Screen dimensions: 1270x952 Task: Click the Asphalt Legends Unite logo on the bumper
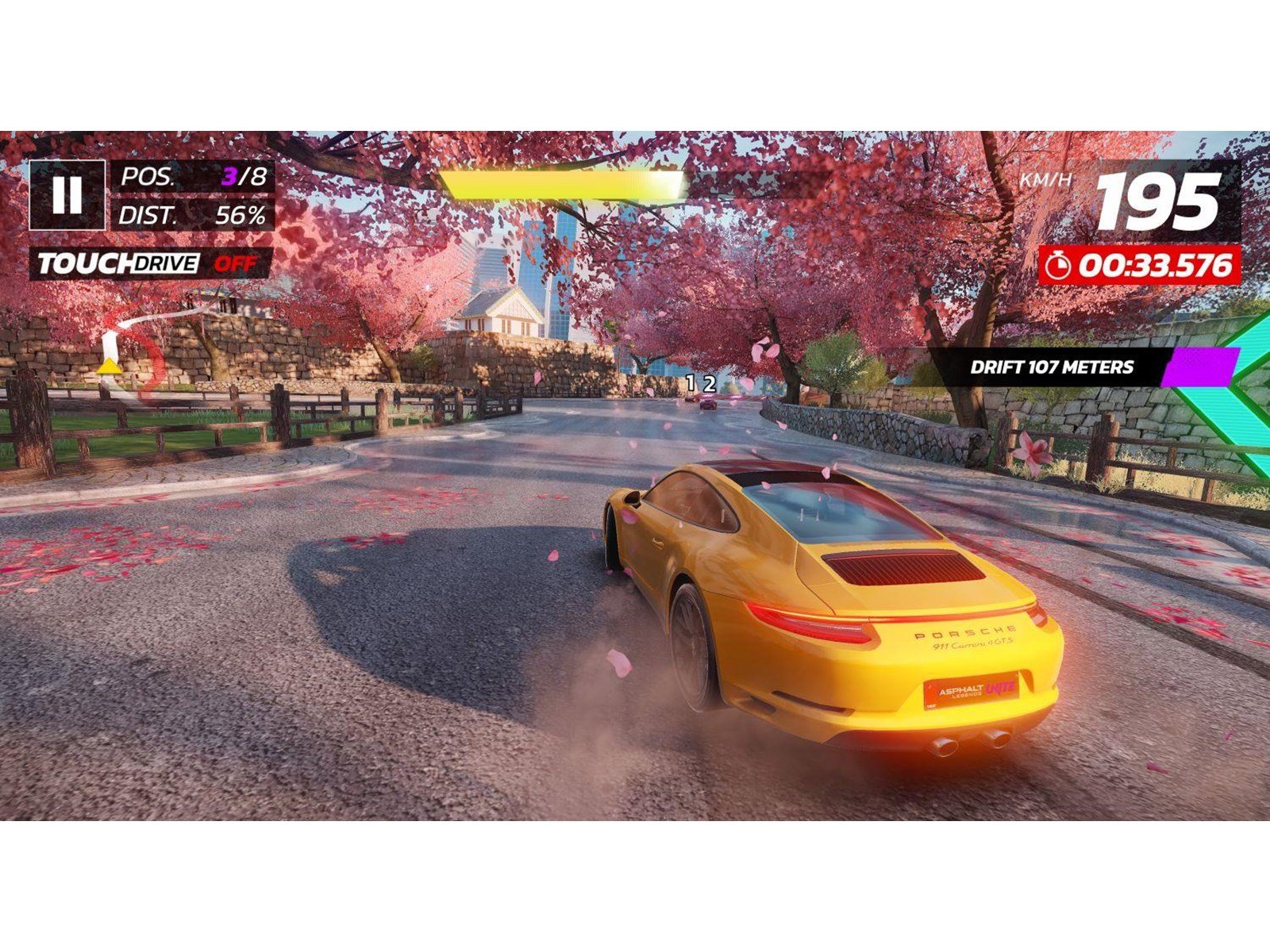(x=968, y=689)
